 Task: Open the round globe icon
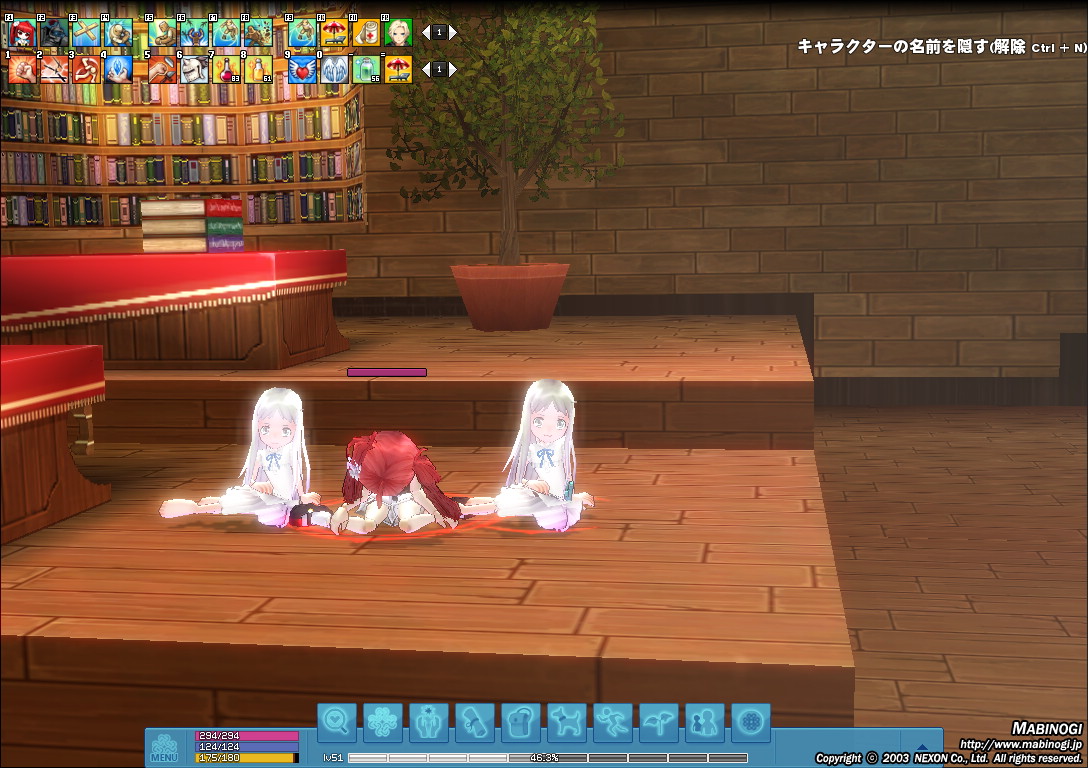pos(751,721)
